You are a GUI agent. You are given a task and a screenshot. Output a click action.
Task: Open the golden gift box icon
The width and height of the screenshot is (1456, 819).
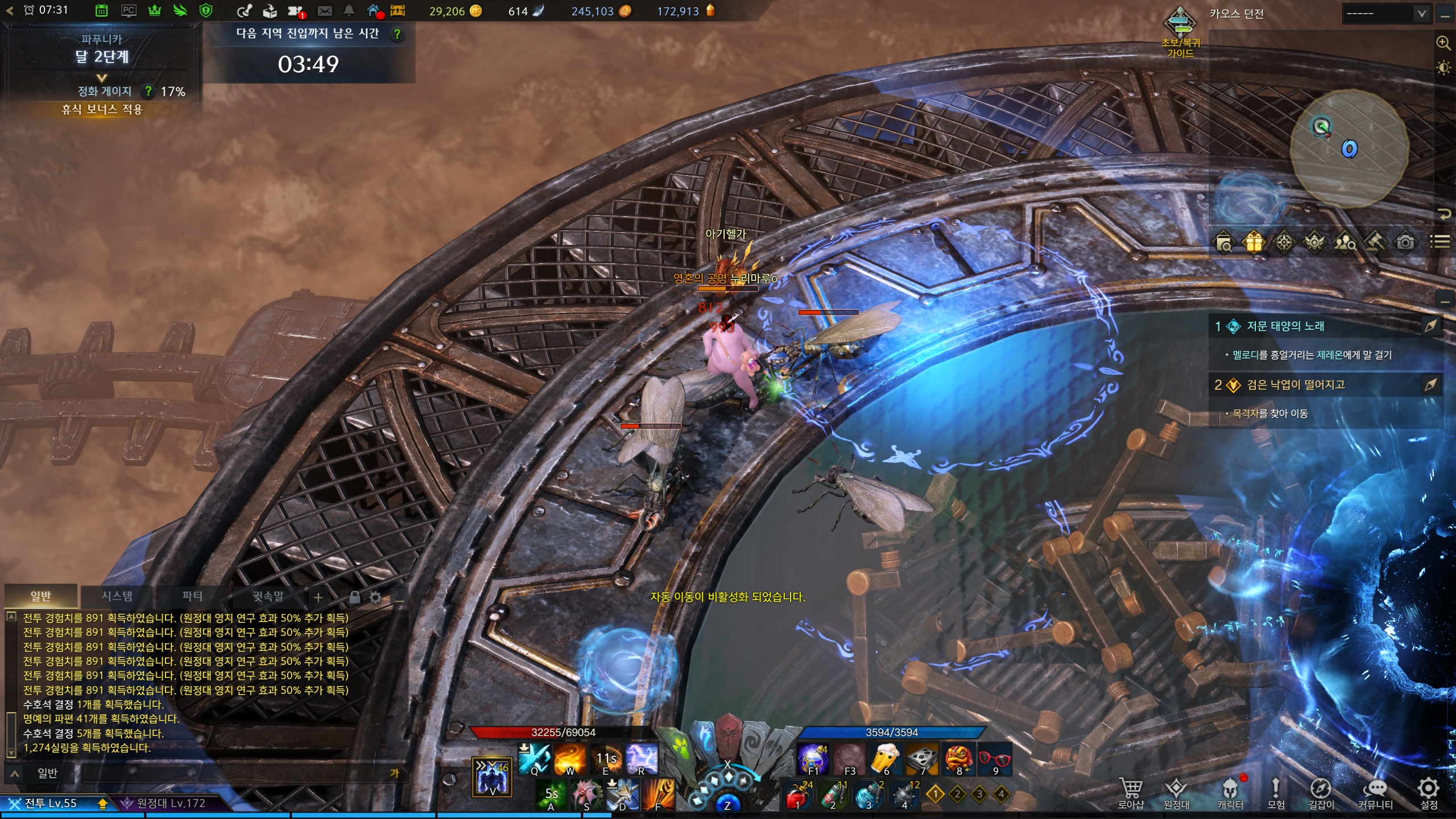(x=1254, y=242)
